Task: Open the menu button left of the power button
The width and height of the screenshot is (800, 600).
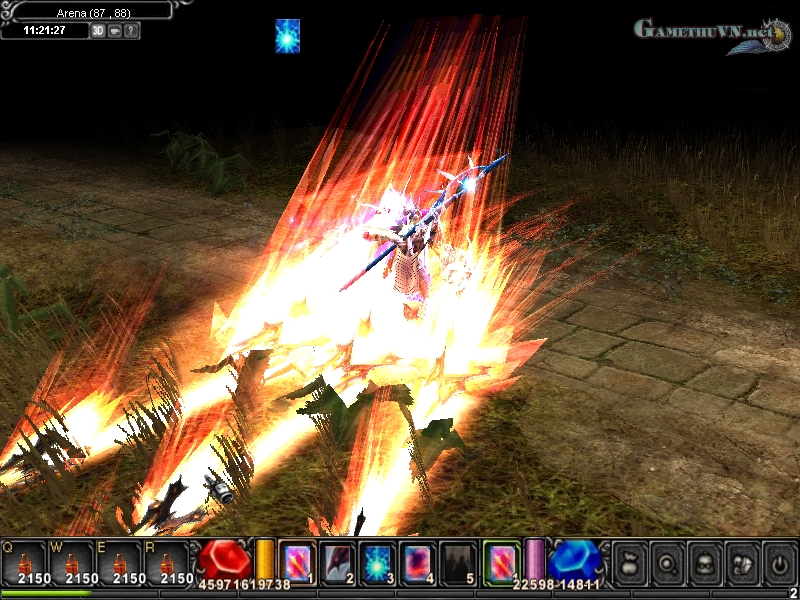Action: point(741,562)
